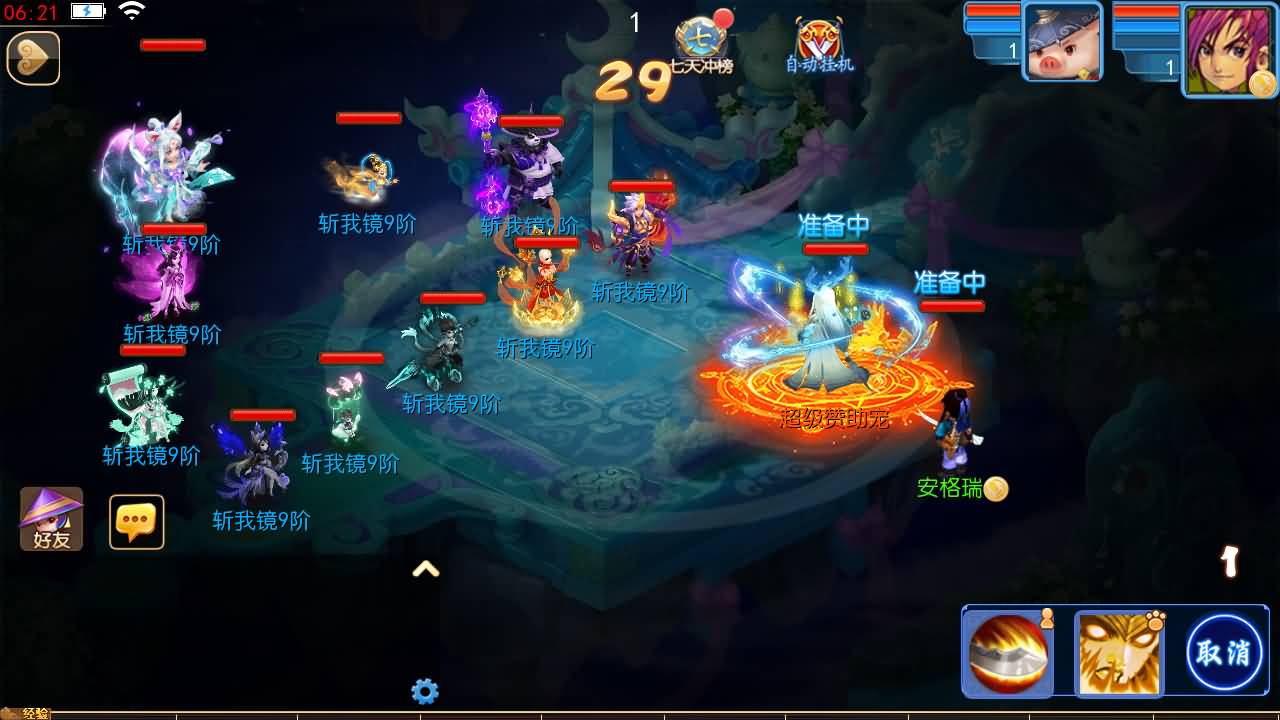
Task: Open the chat bubble icon
Action: pyautogui.click(x=136, y=520)
